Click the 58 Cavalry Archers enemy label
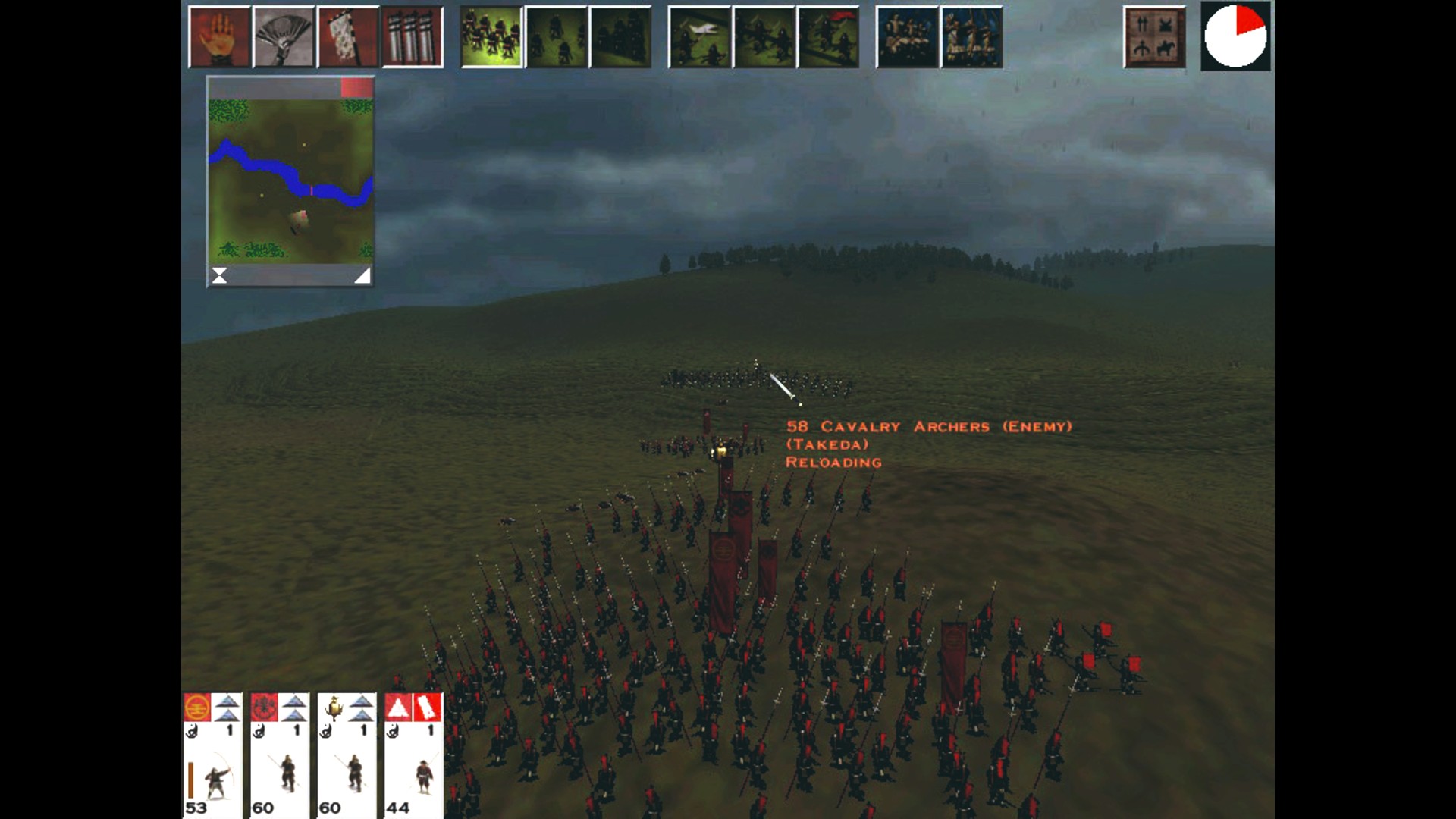The image size is (1456, 819). tap(929, 427)
